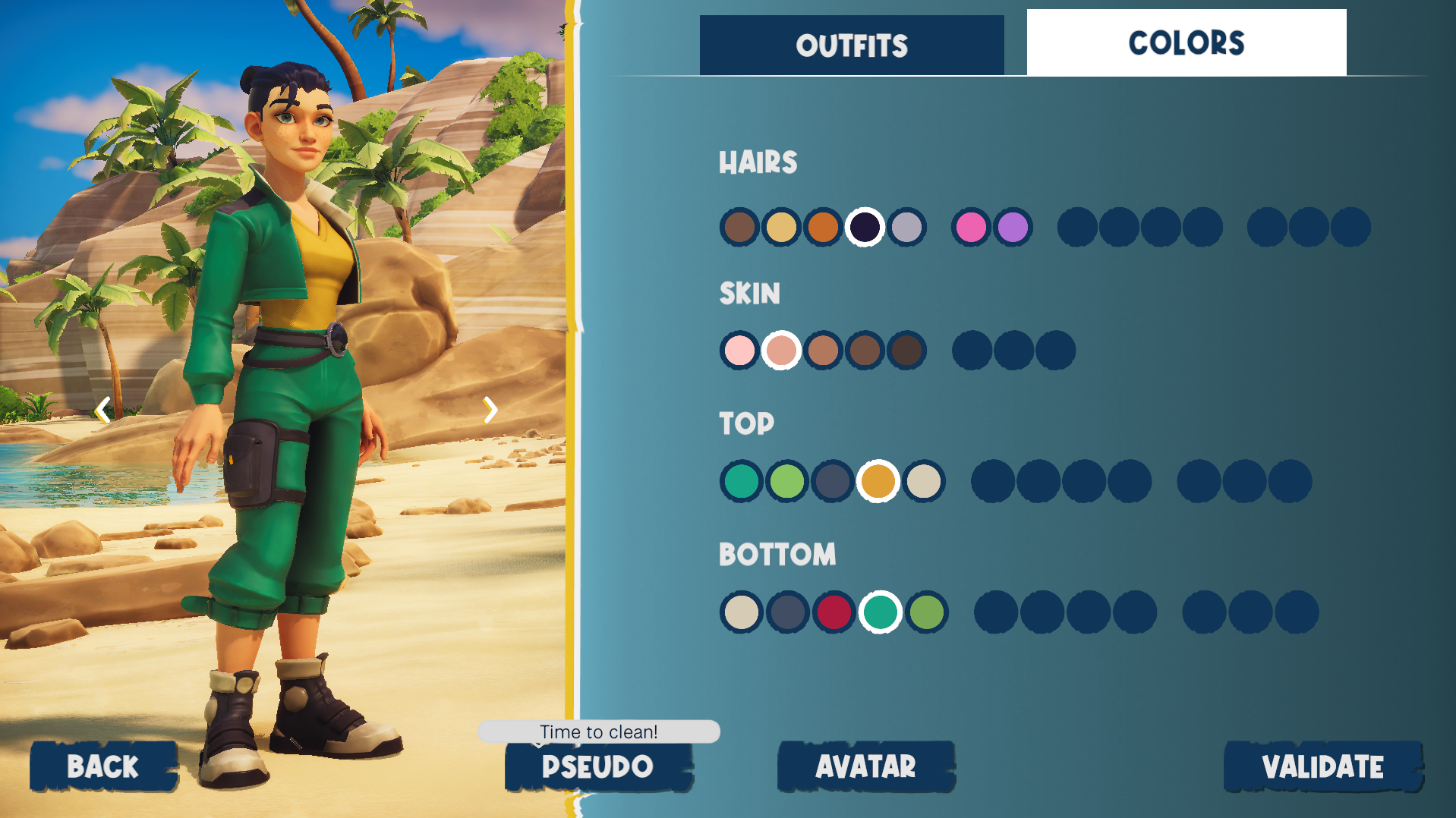
Task: Rotate character with the left arrow
Action: pos(102,411)
